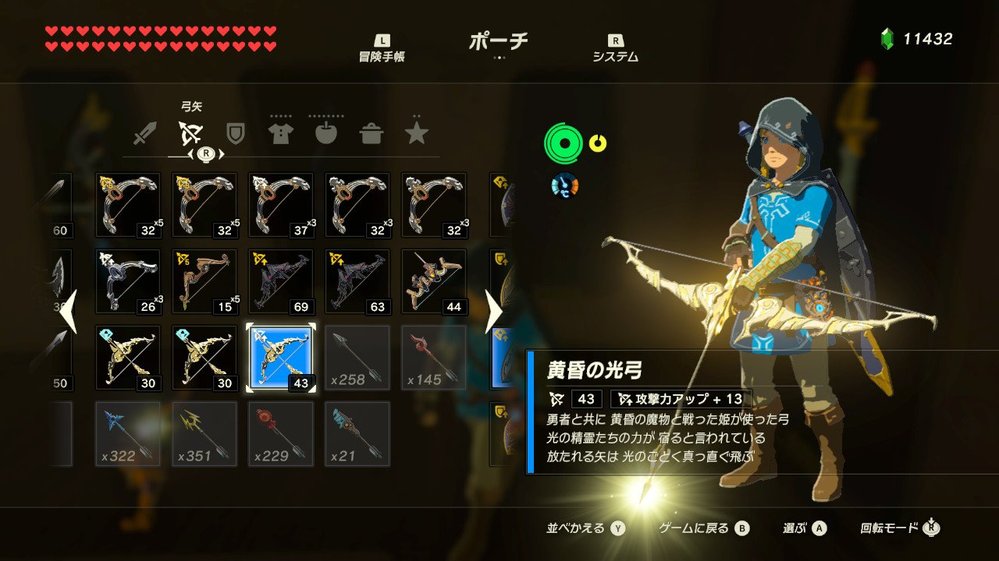999x561 pixels.
Task: Open the システム system page
Action: click(x=615, y=48)
